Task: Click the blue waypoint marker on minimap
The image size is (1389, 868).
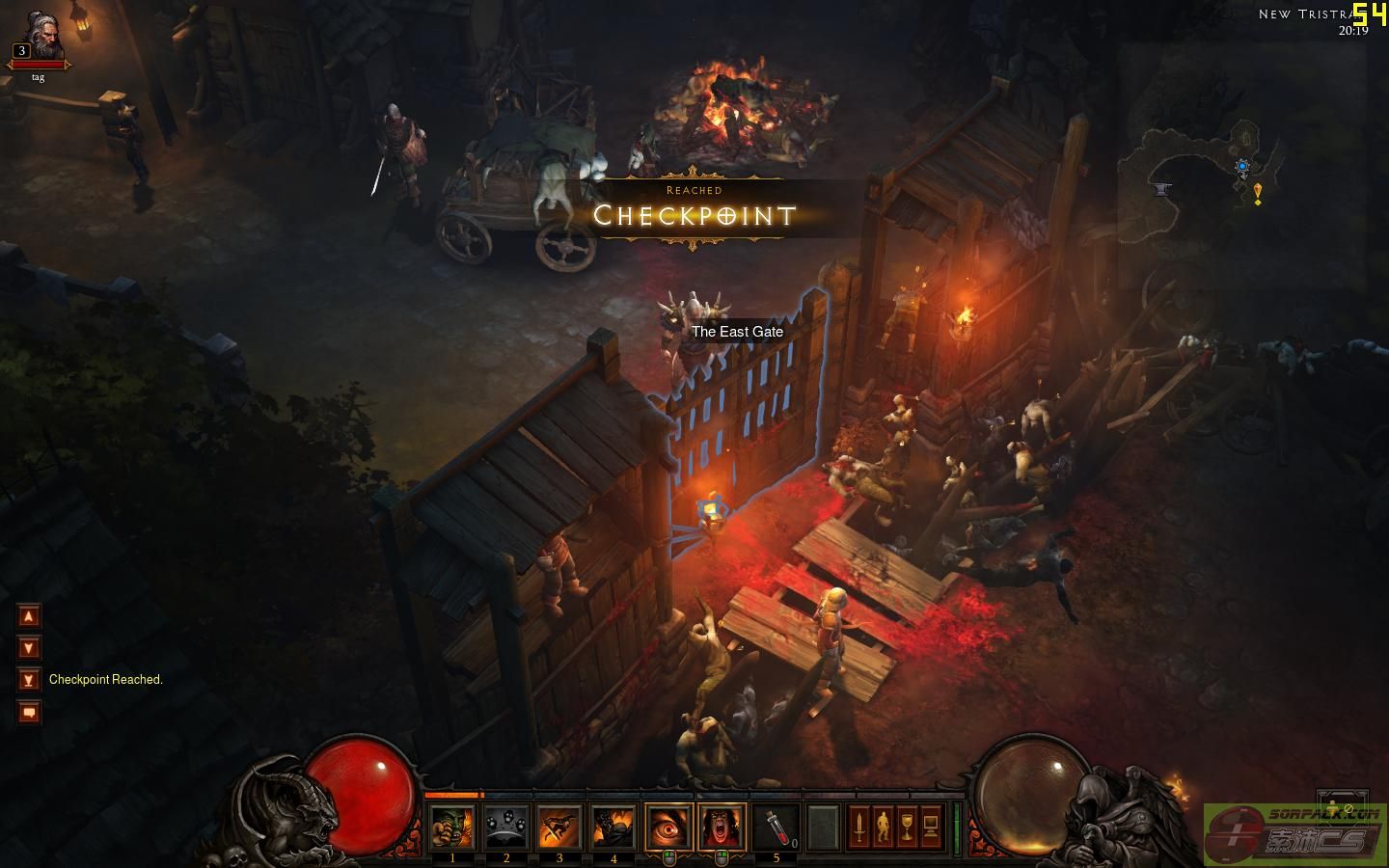Action: pyautogui.click(x=1242, y=166)
